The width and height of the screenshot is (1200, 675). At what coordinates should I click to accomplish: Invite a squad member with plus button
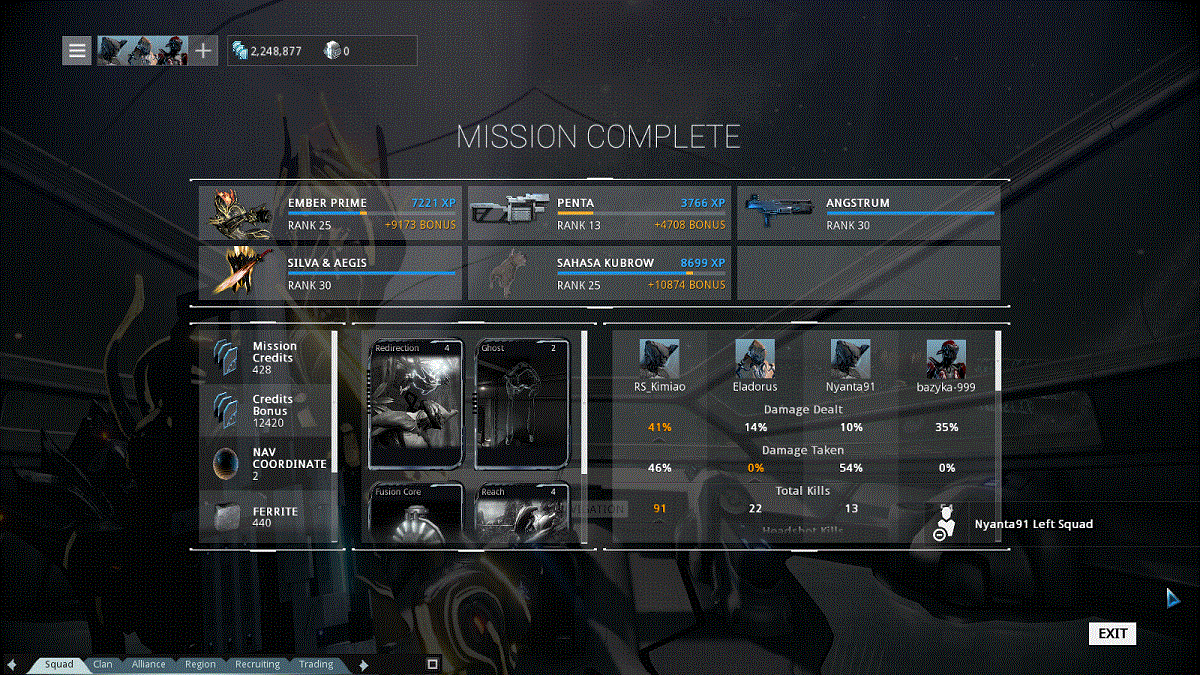203,50
